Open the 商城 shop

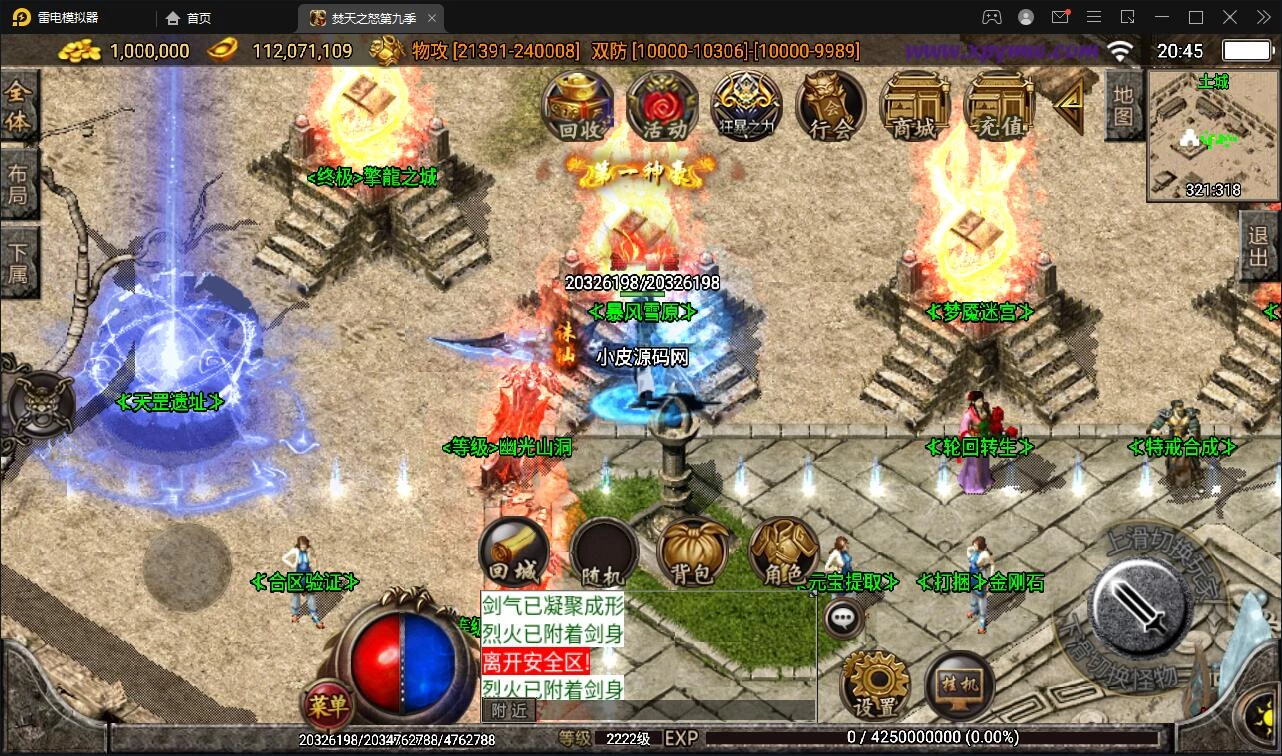[915, 105]
